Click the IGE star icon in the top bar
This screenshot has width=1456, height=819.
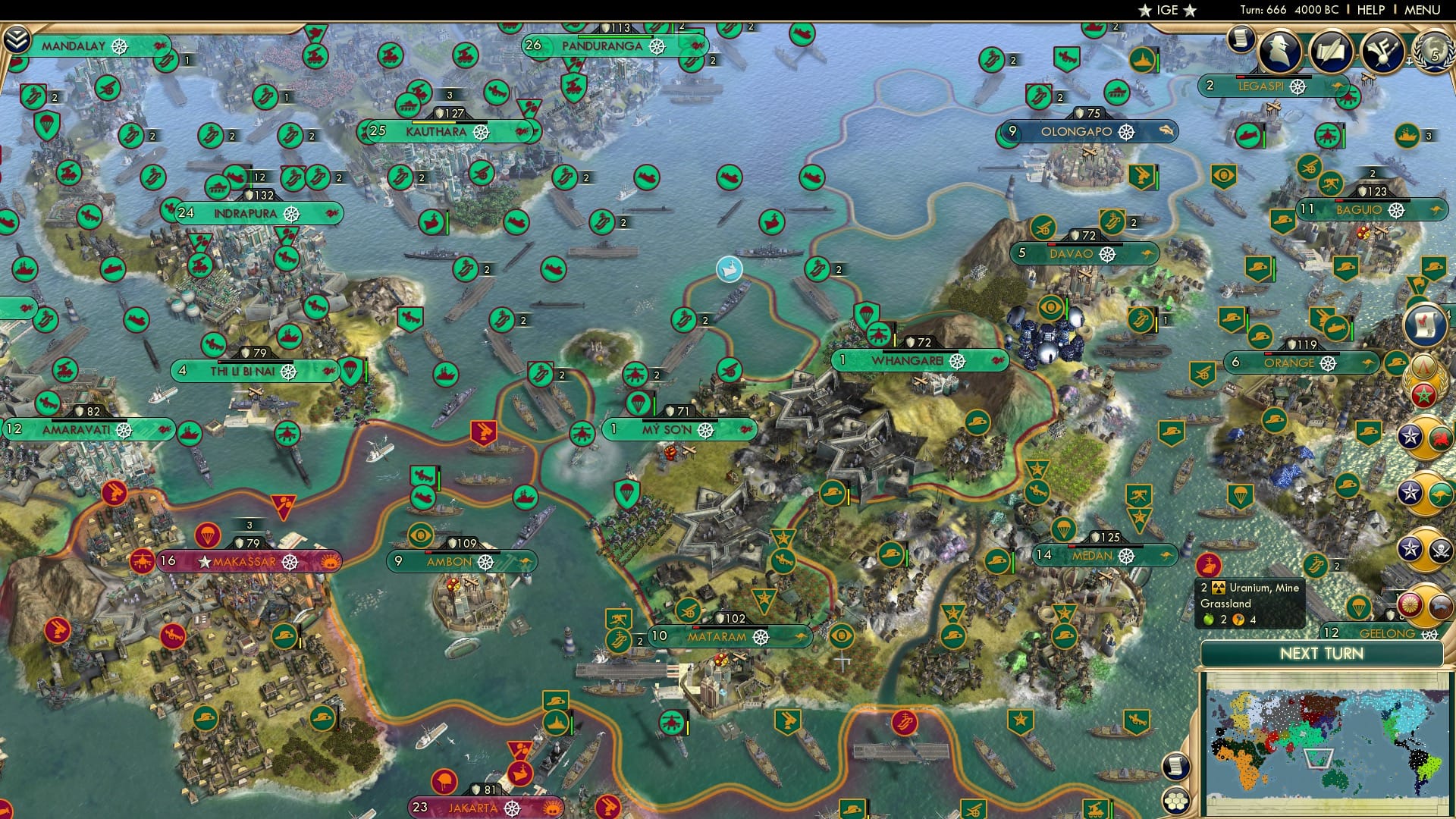(1146, 11)
